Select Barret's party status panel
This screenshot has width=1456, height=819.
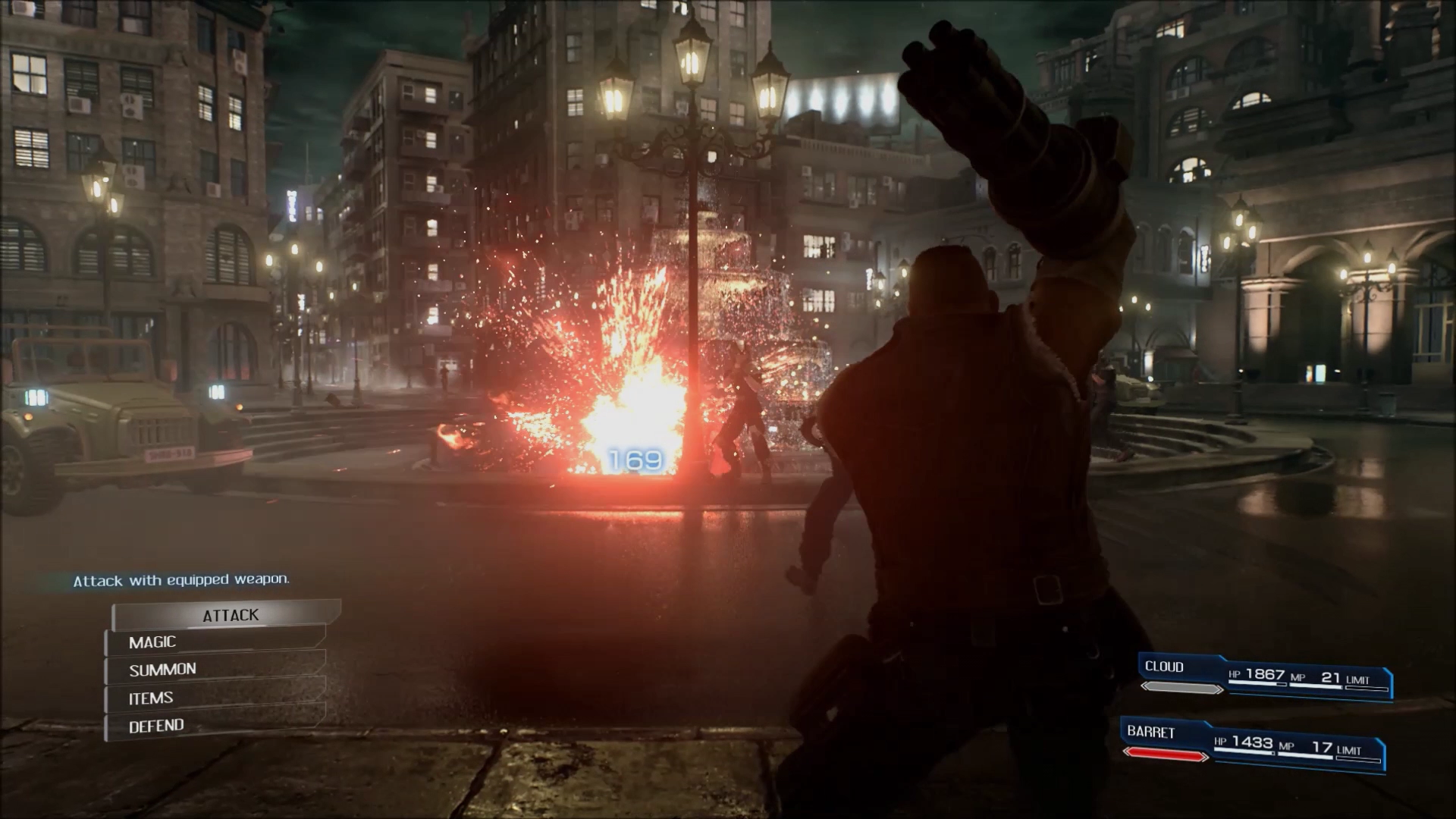[1253, 744]
